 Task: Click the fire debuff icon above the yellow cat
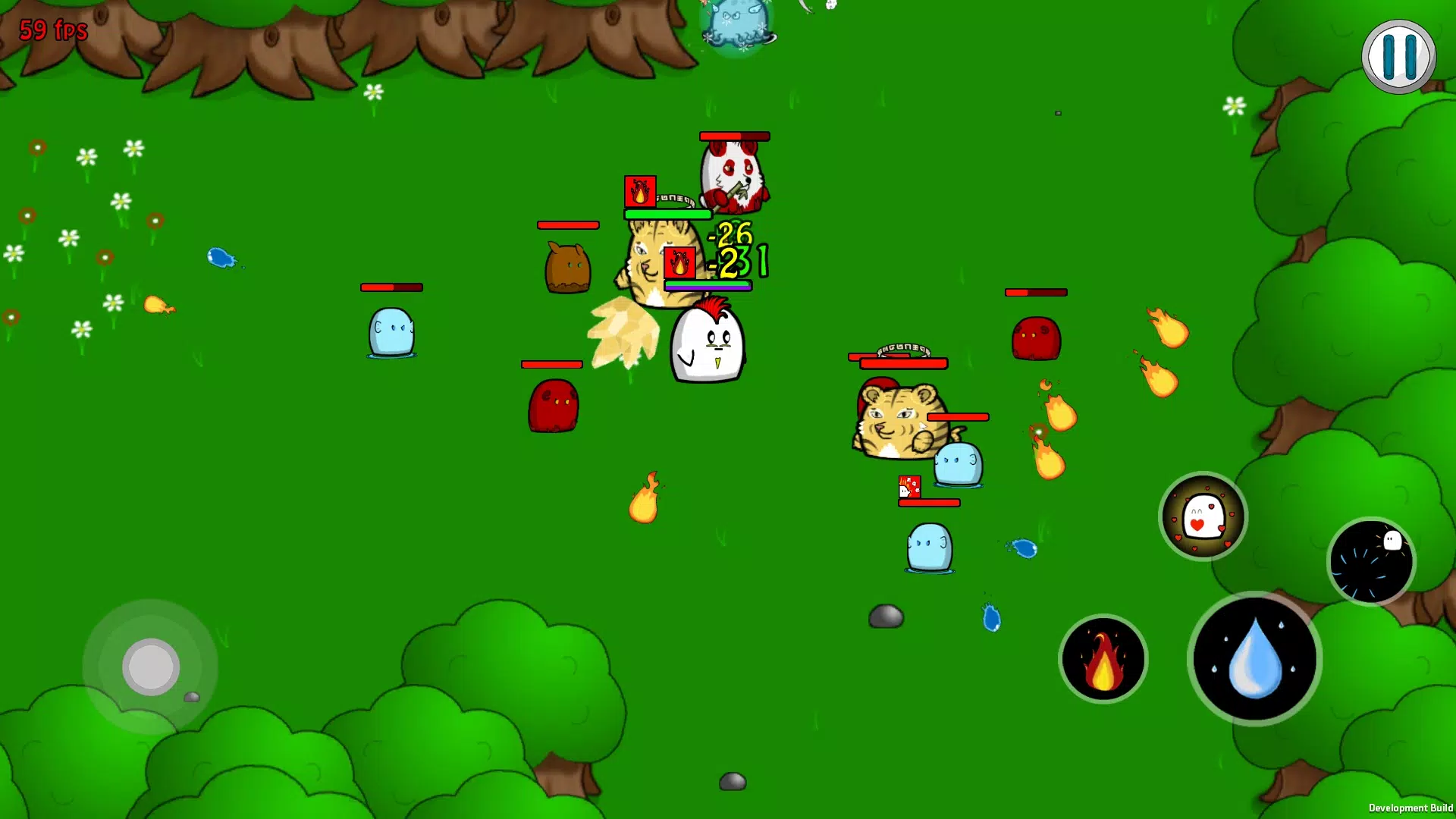click(x=641, y=193)
